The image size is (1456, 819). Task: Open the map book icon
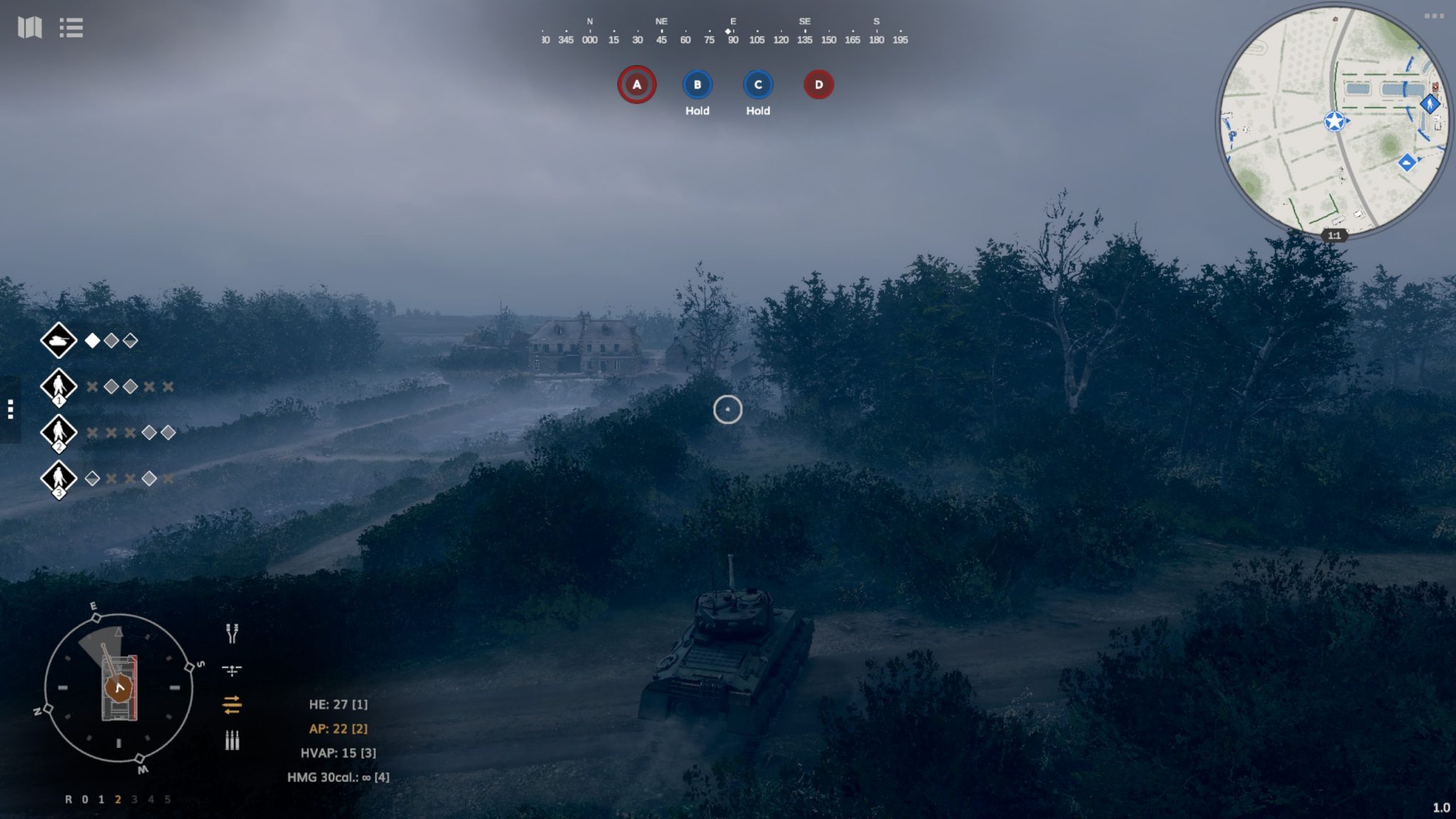coord(30,28)
